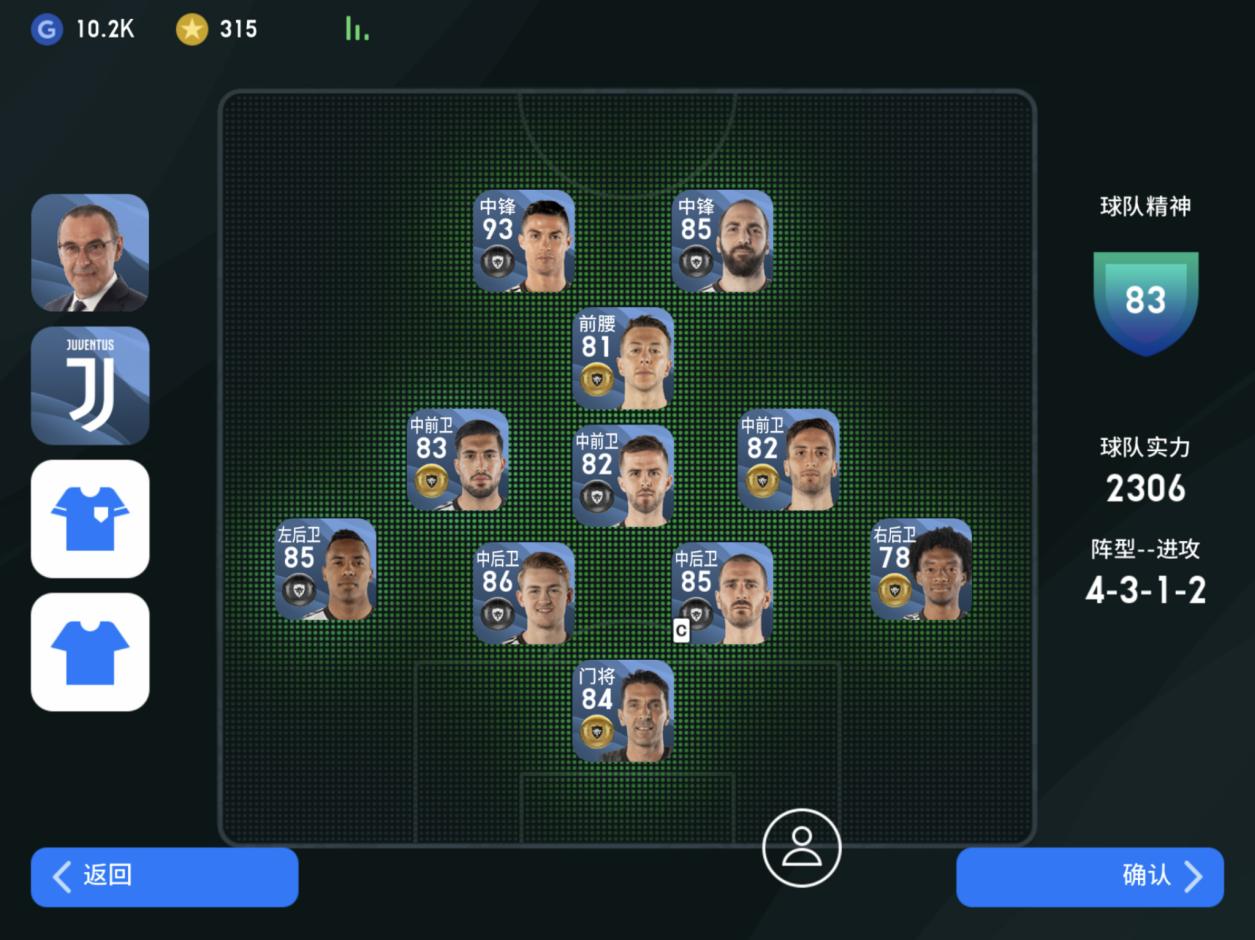Open the gold star coin balance
The height and width of the screenshot is (940, 1255).
click(x=217, y=29)
